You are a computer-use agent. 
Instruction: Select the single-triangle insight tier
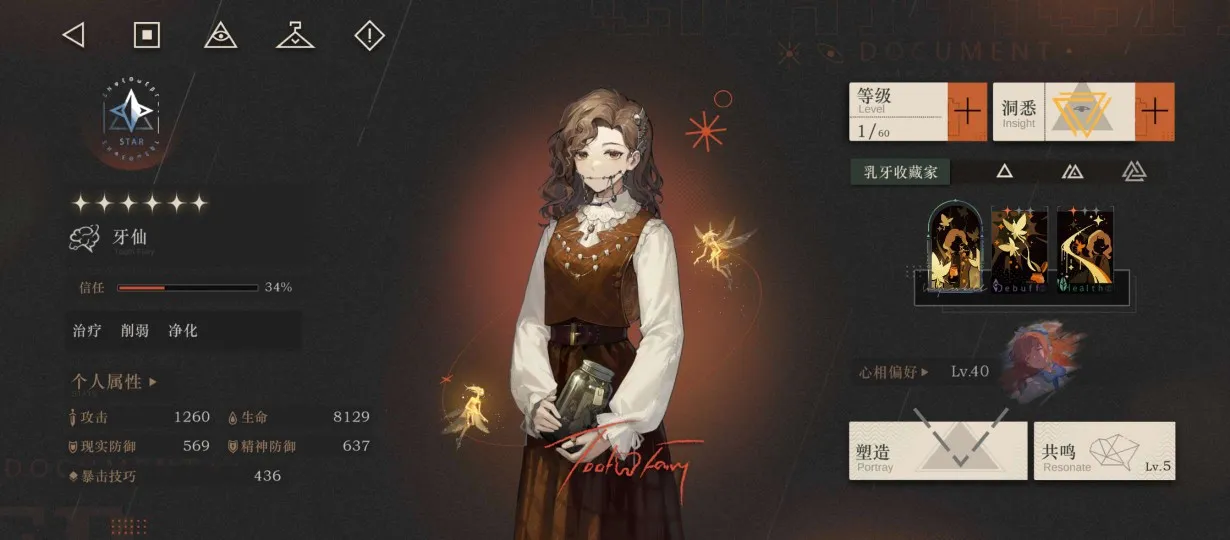(1004, 172)
